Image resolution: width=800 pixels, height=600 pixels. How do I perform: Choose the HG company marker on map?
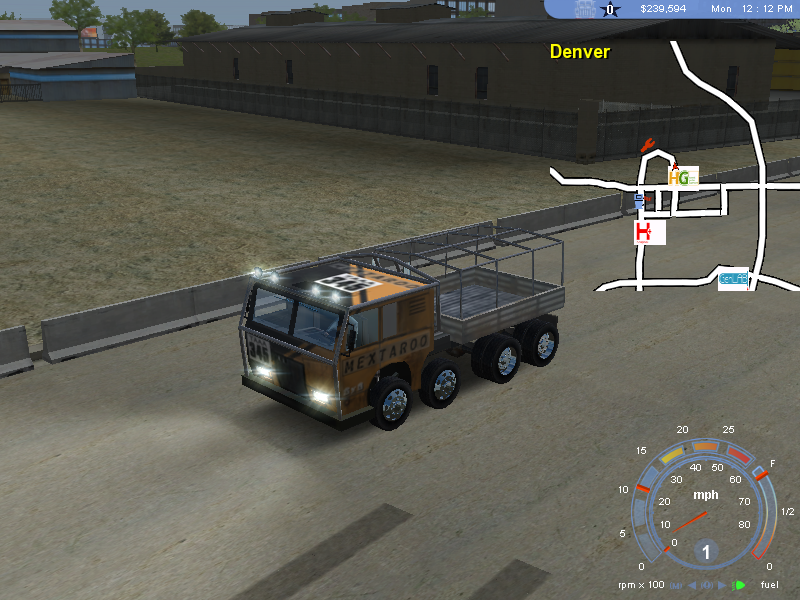(681, 178)
